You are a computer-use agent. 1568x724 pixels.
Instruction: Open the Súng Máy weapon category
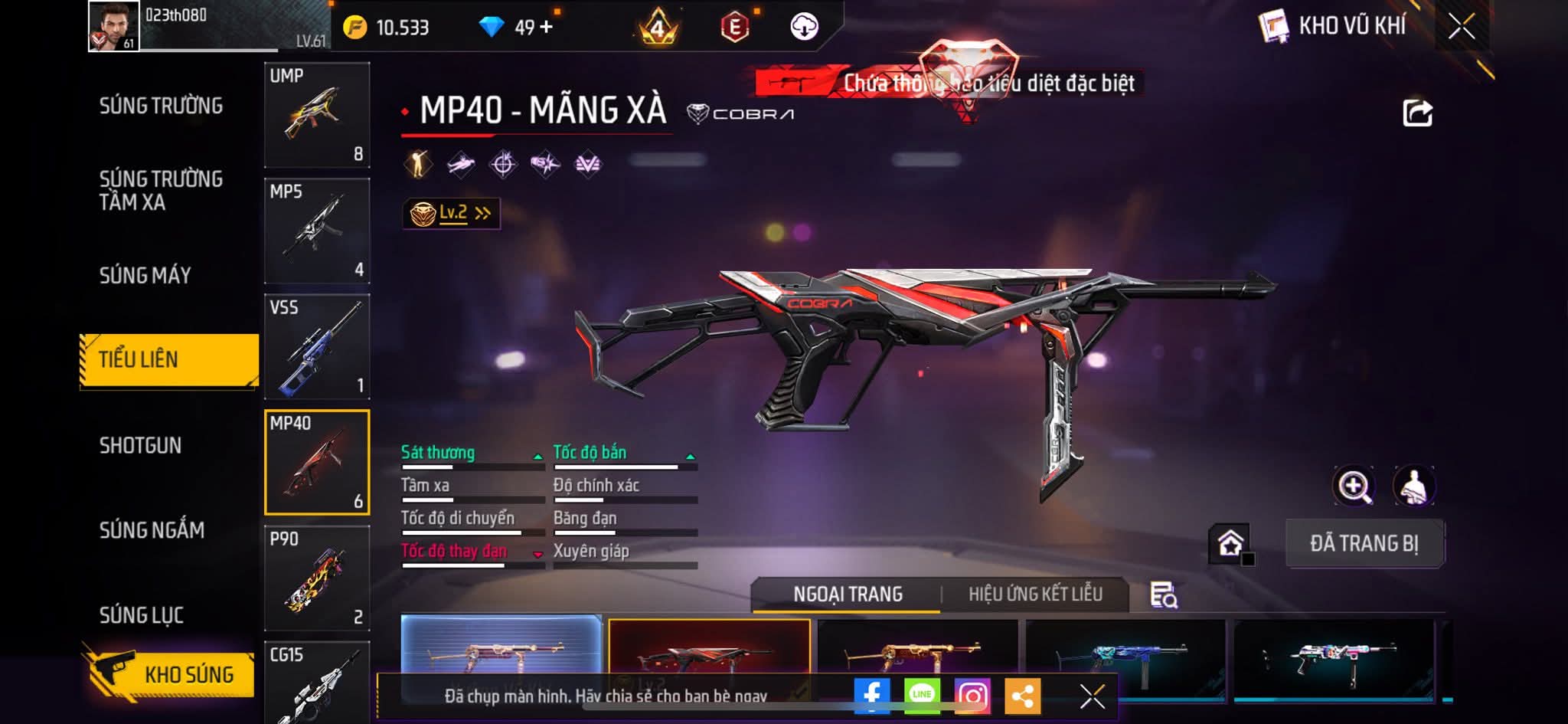[145, 275]
